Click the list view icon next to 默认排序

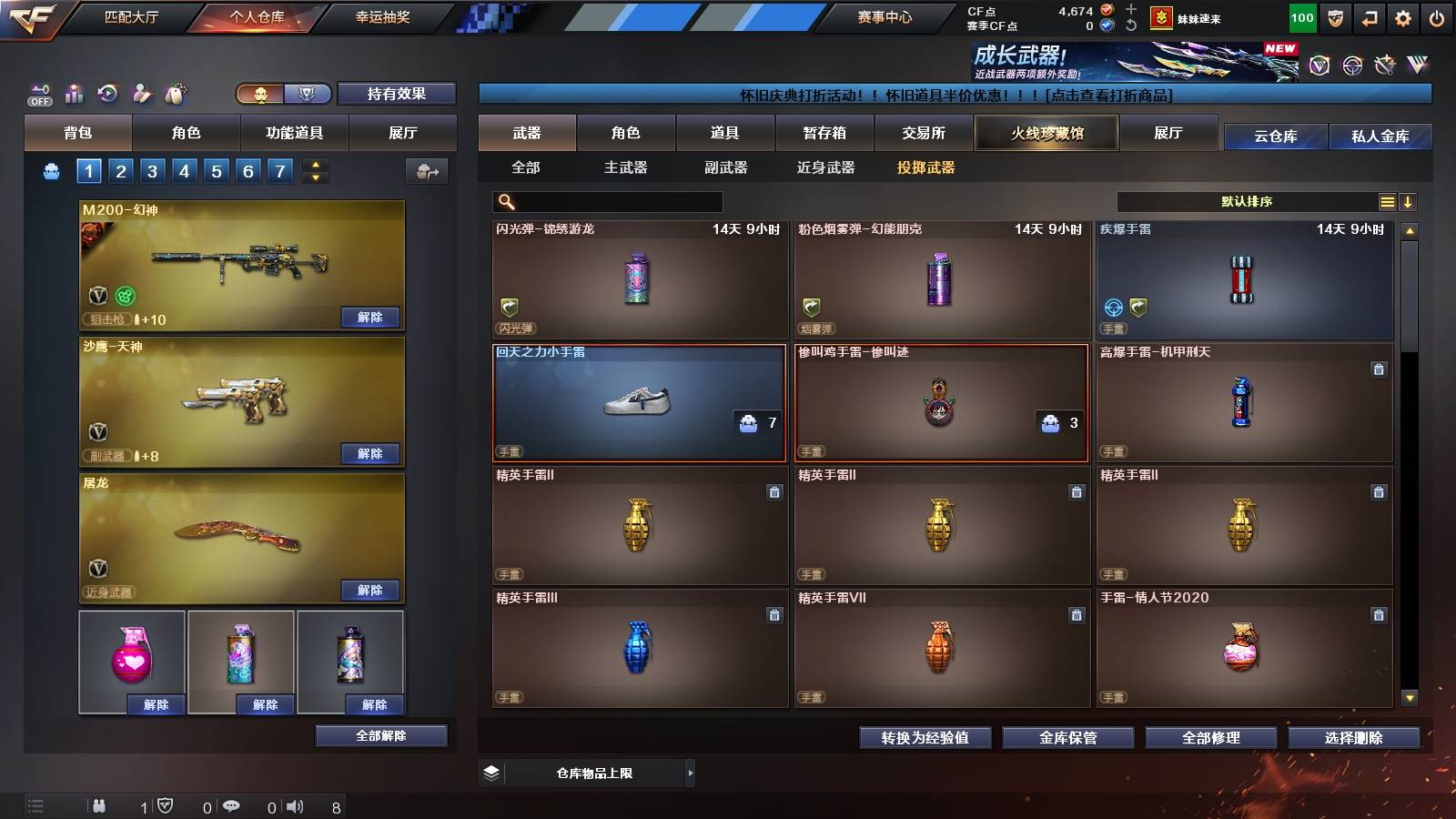1387,201
